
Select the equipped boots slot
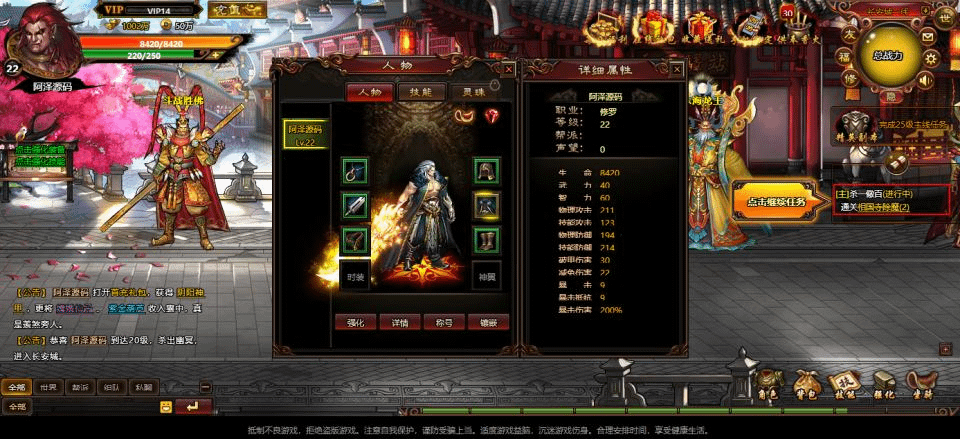(x=487, y=241)
